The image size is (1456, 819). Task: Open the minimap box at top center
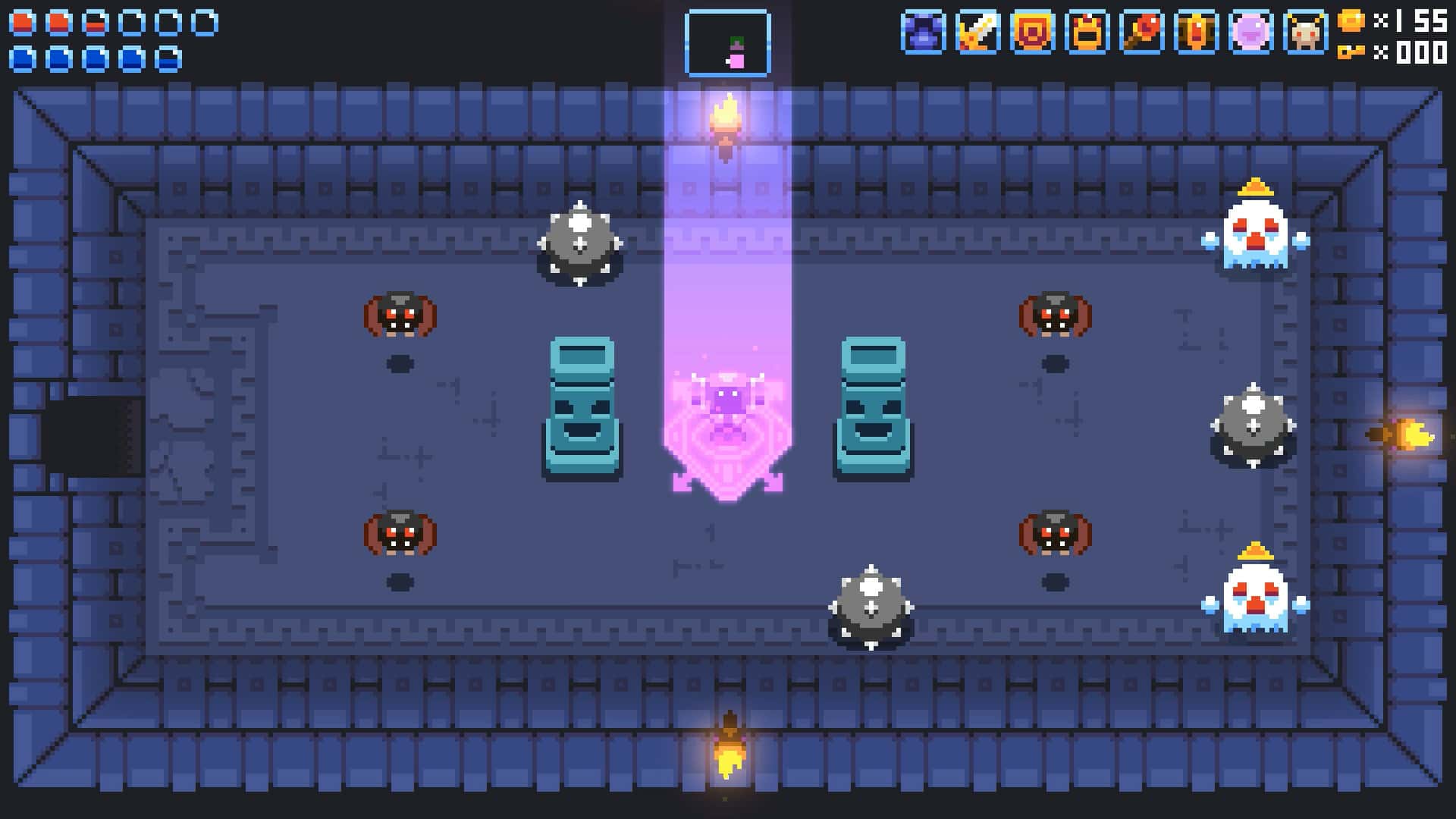[x=727, y=42]
